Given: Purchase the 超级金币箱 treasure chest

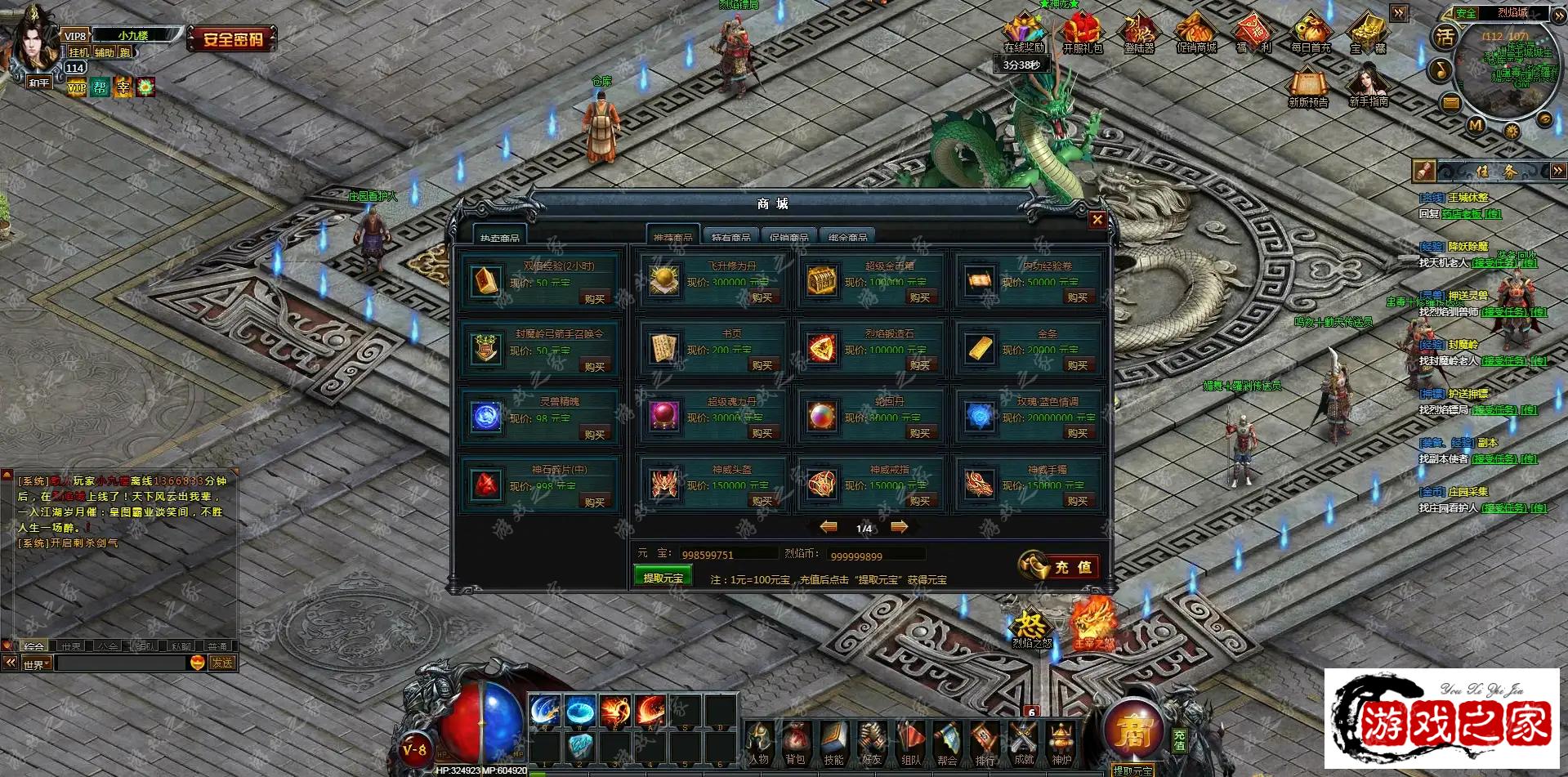Looking at the screenshot, I should [x=919, y=298].
